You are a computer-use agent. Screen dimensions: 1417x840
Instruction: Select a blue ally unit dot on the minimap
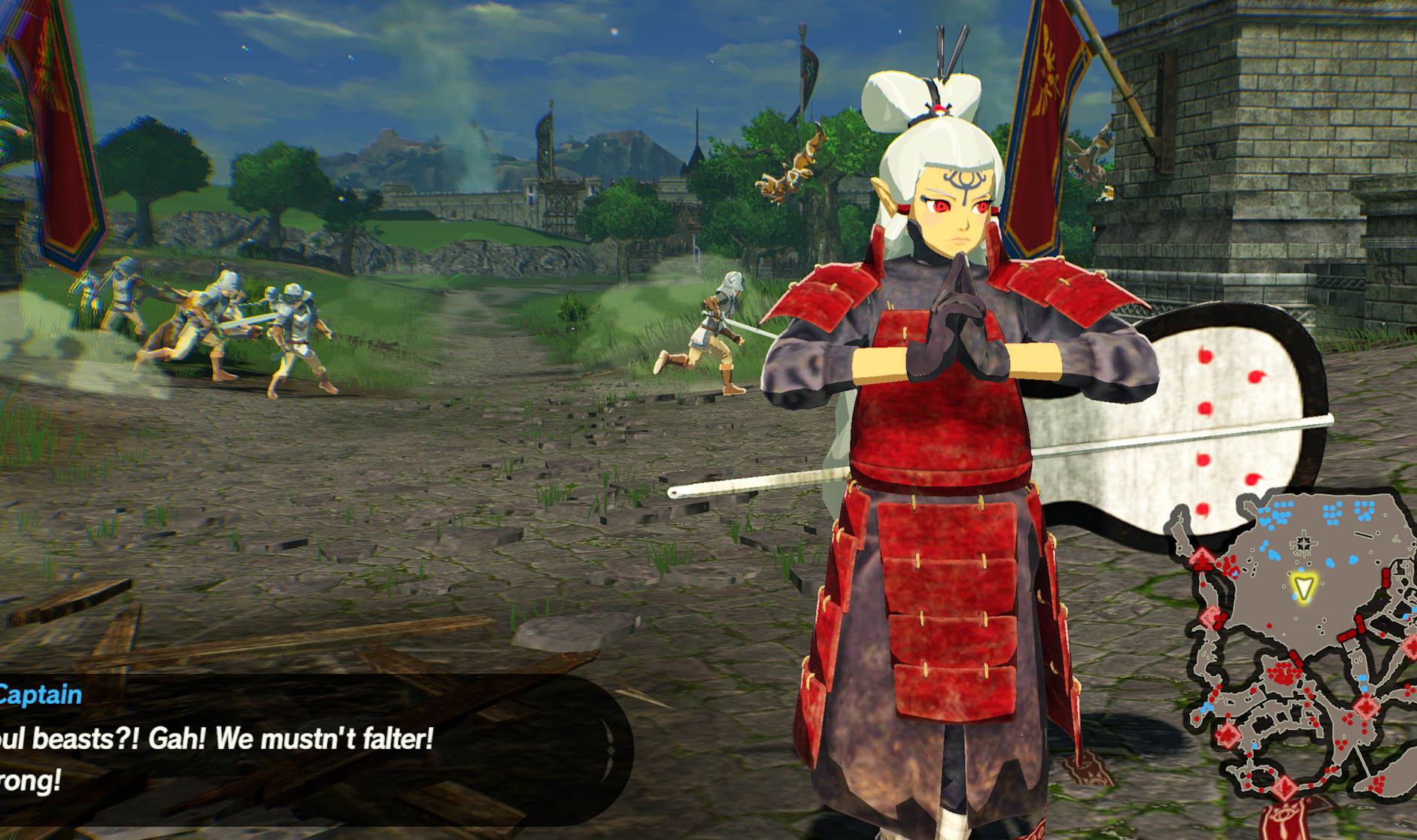coord(1280,514)
